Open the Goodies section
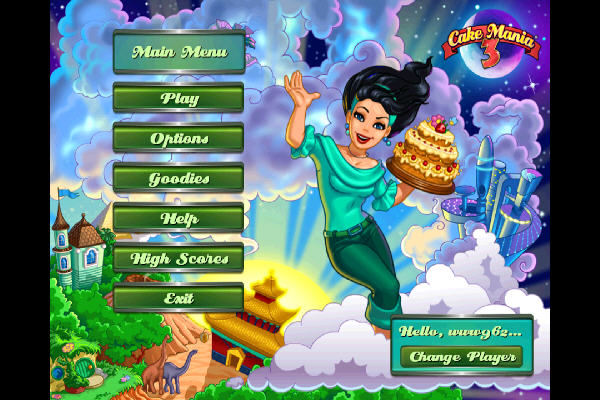This screenshot has width=600, height=400. (x=178, y=178)
